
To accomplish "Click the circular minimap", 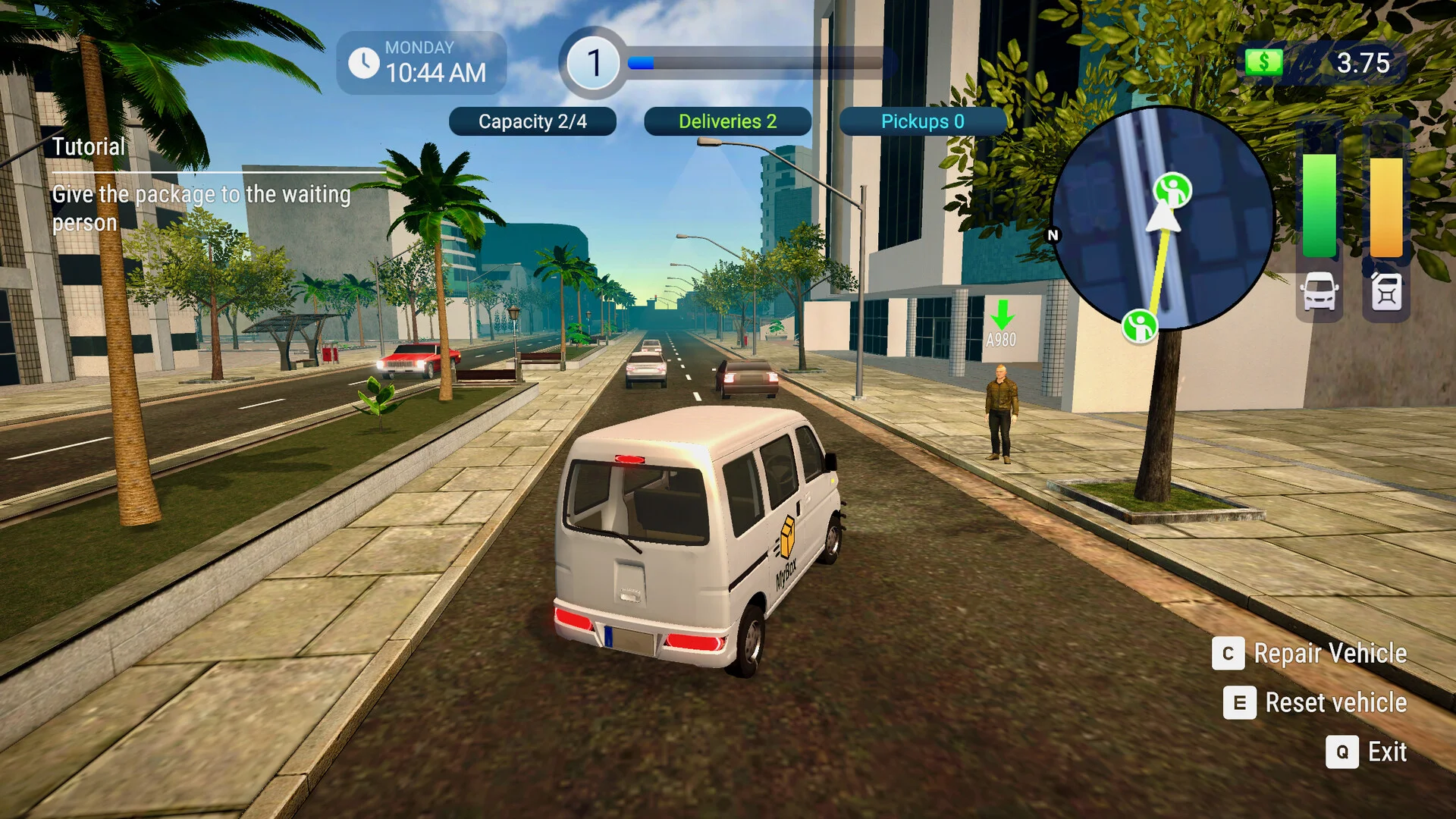I will pos(1162,218).
